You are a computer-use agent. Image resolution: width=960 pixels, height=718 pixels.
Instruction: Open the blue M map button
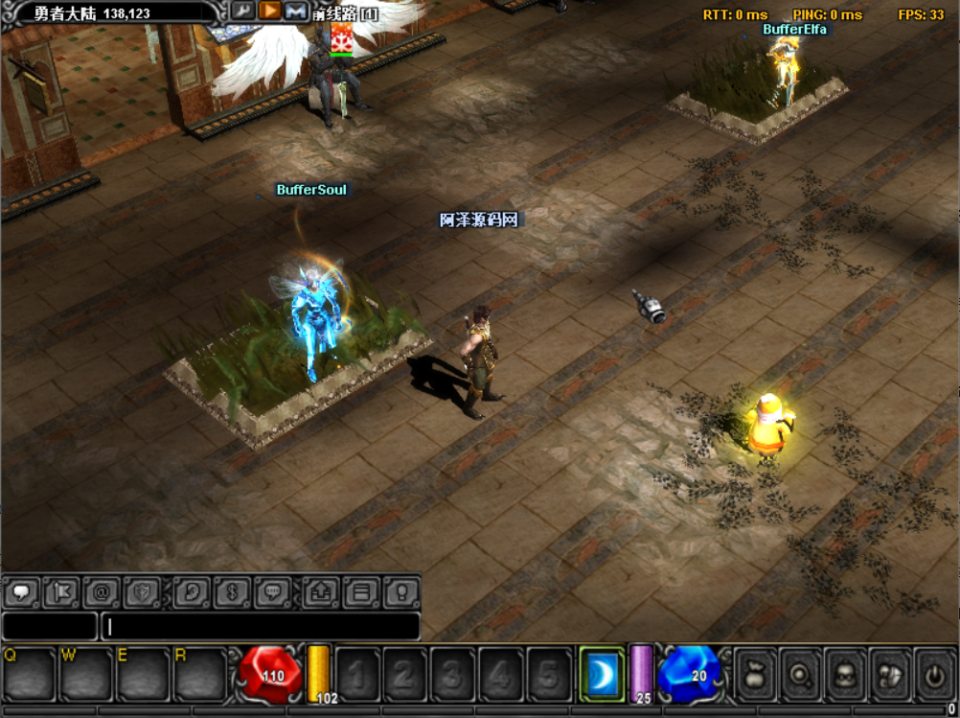click(x=295, y=11)
